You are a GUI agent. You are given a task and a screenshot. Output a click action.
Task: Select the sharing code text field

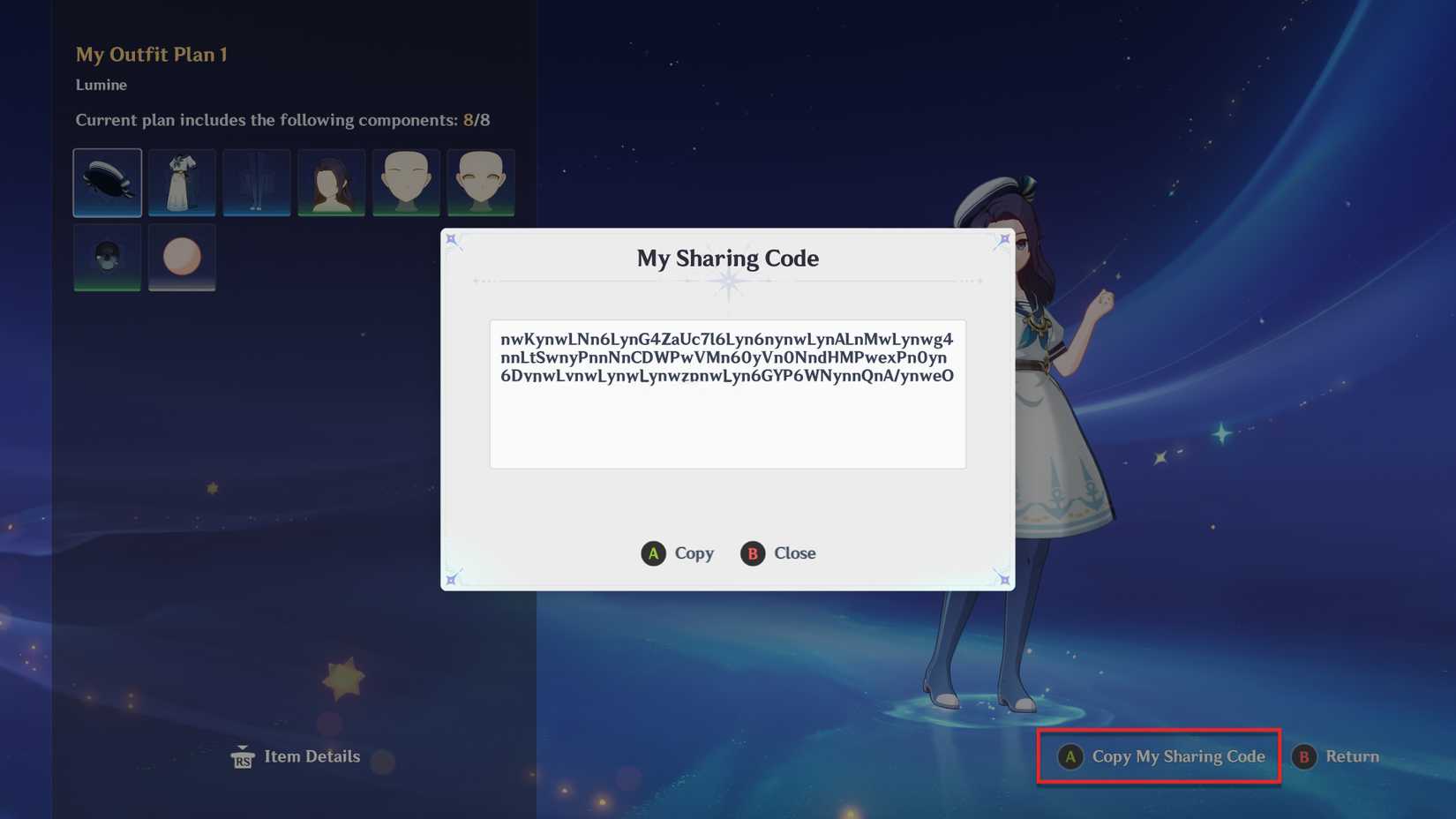727,393
